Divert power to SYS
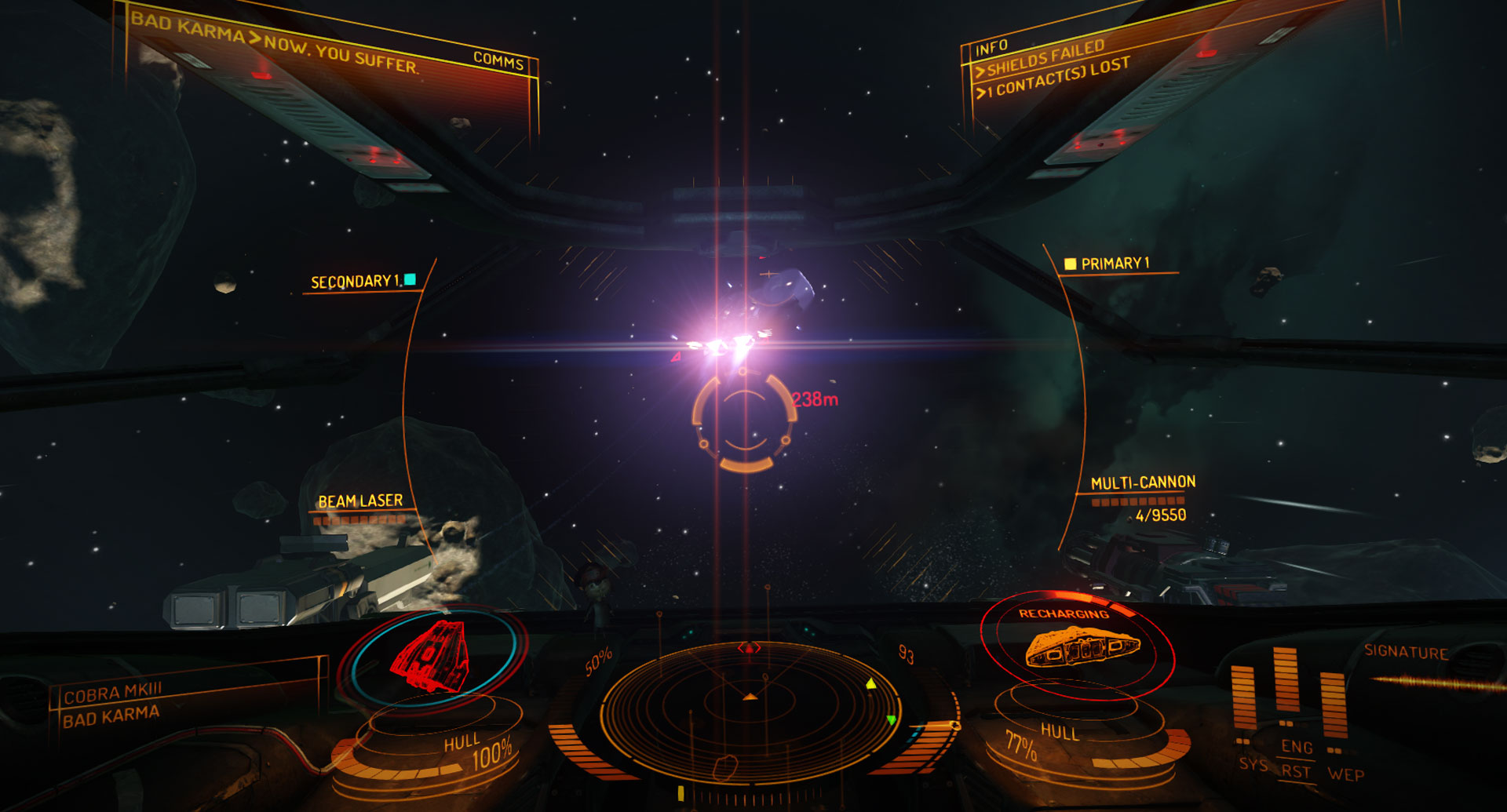 1253,764
